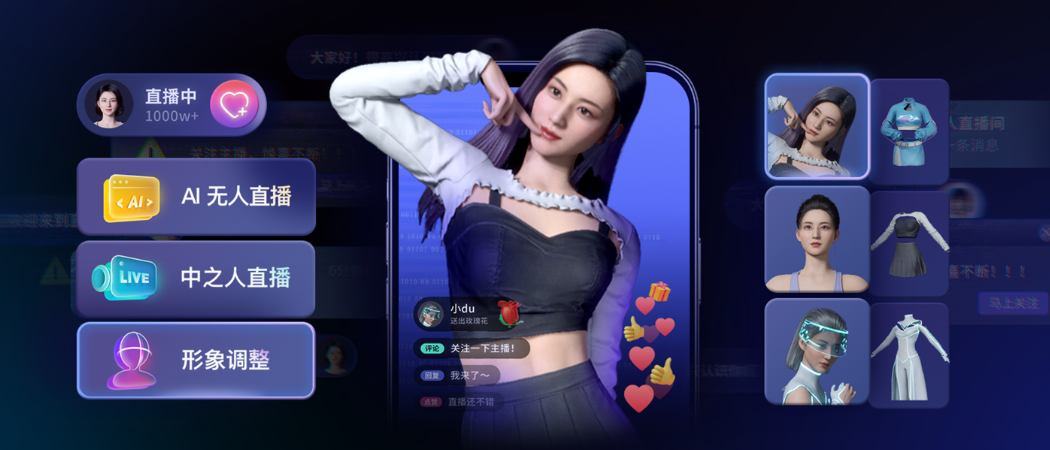Viewport: 1050px width, 450px height.
Task: Select the long-haired posing avatar thumbnail
Action: point(816,127)
